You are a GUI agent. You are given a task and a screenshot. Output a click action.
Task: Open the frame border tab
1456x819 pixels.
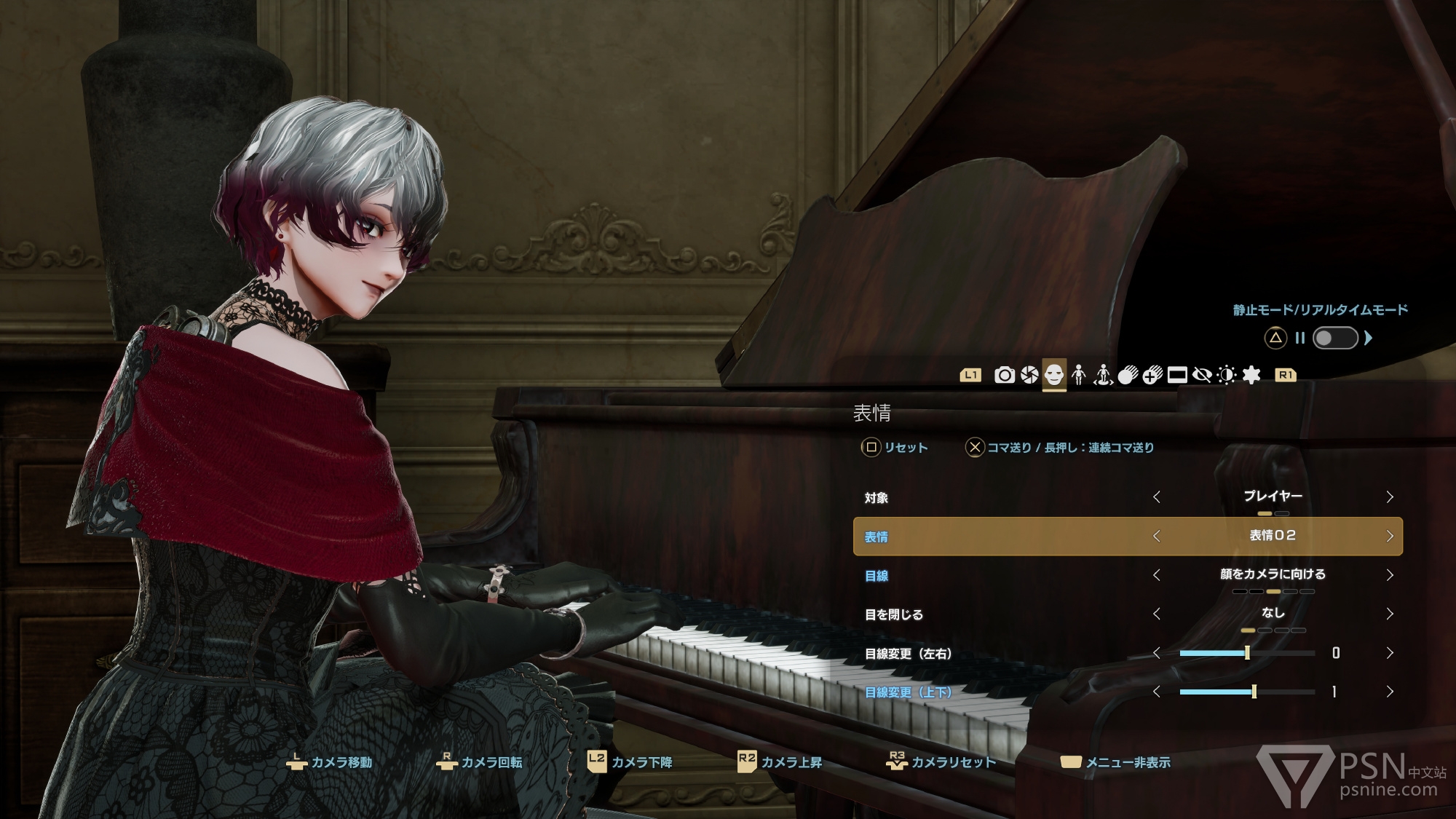(x=1177, y=375)
